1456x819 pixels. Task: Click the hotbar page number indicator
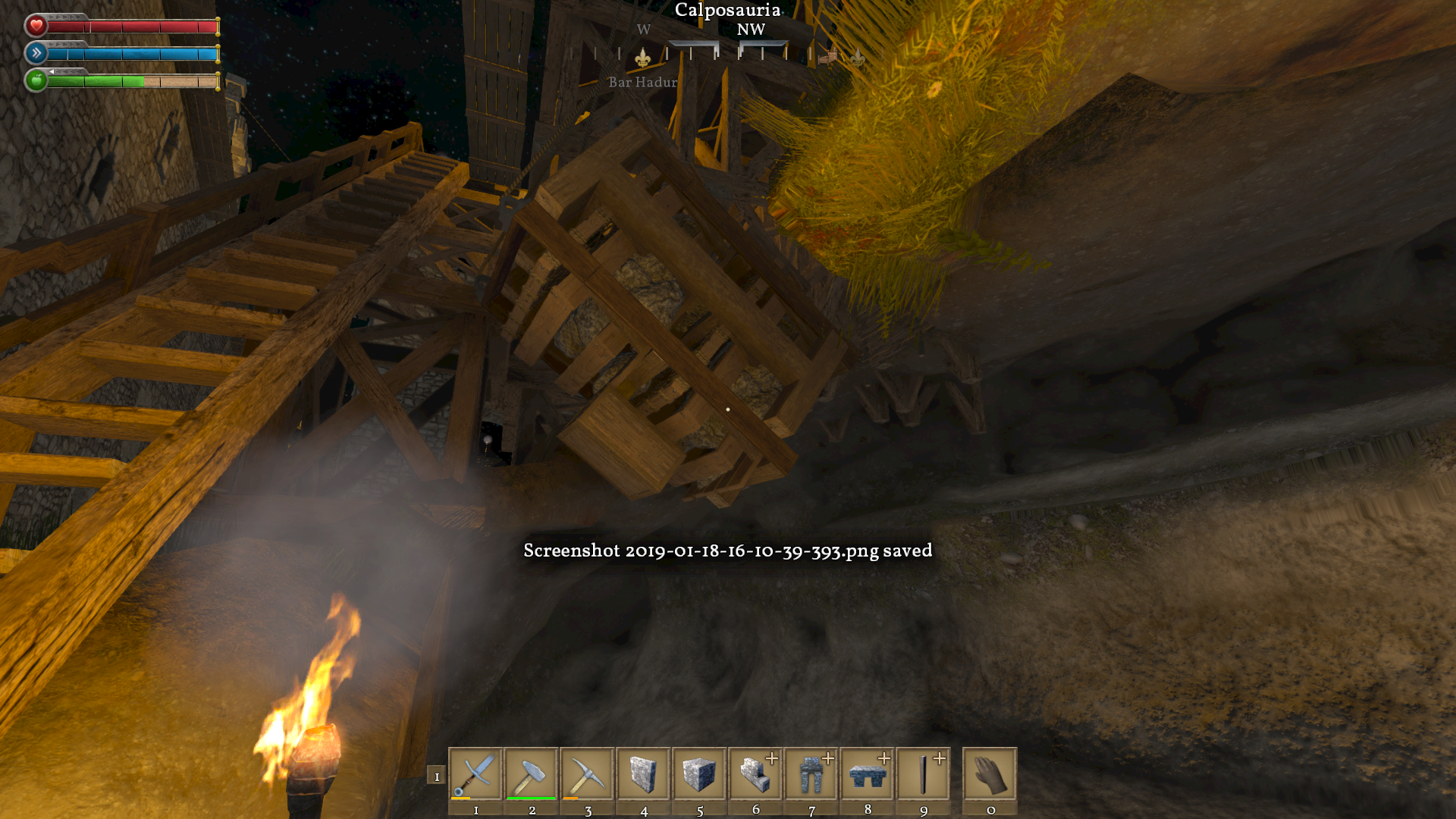point(436,776)
